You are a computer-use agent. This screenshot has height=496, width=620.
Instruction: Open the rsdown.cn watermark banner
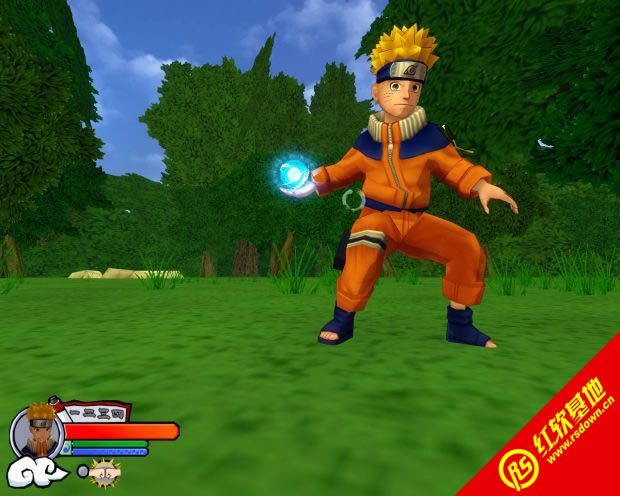point(558,439)
